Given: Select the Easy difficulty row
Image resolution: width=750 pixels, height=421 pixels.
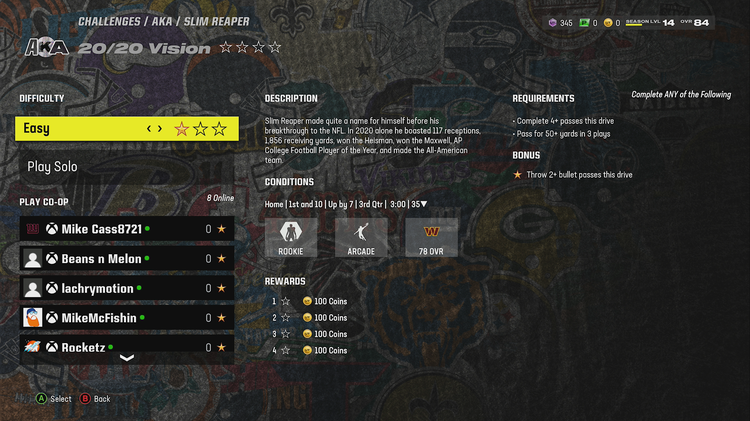Looking at the screenshot, I should 127,128.
